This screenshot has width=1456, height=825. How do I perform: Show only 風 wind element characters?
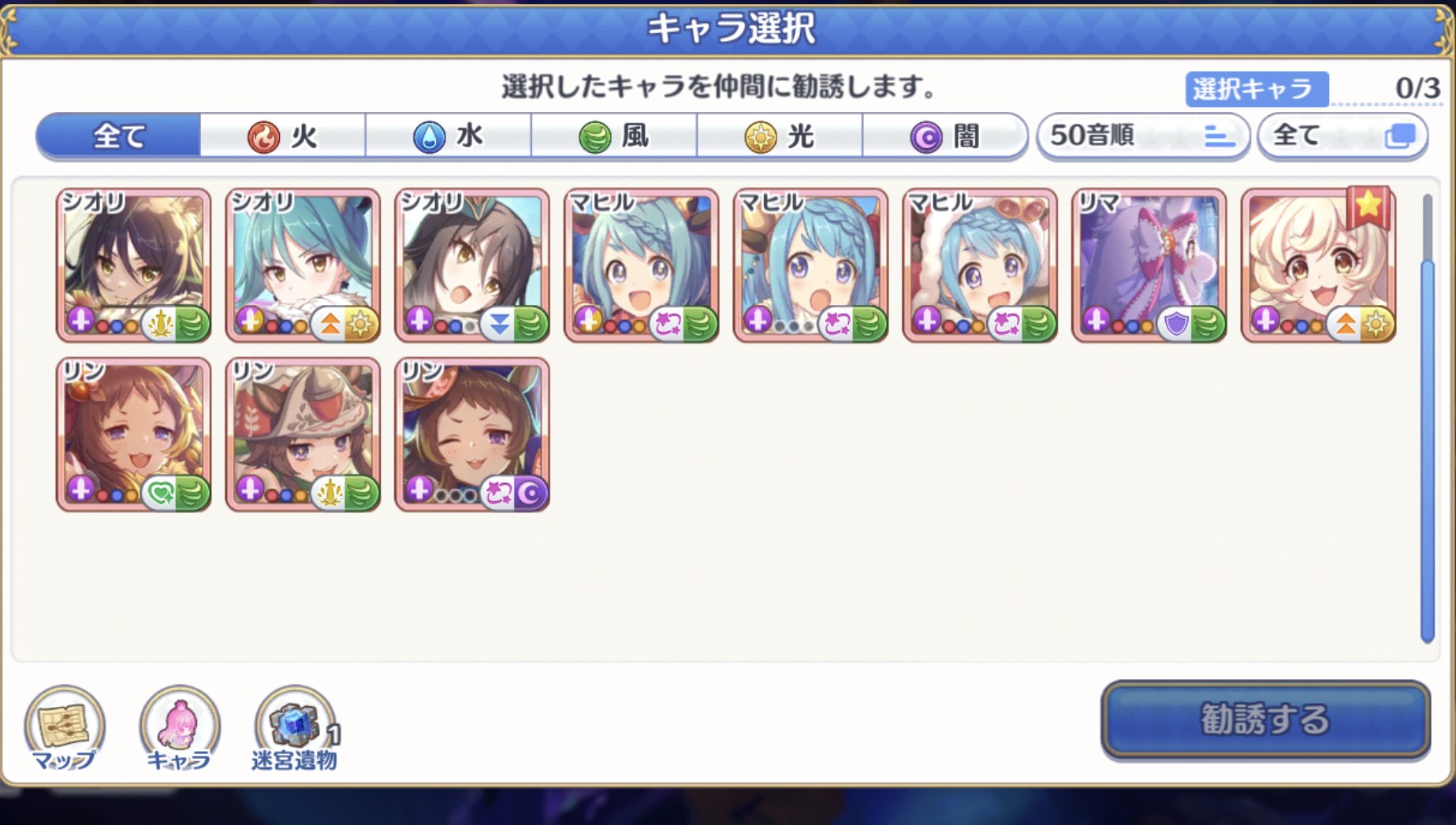pos(613,136)
